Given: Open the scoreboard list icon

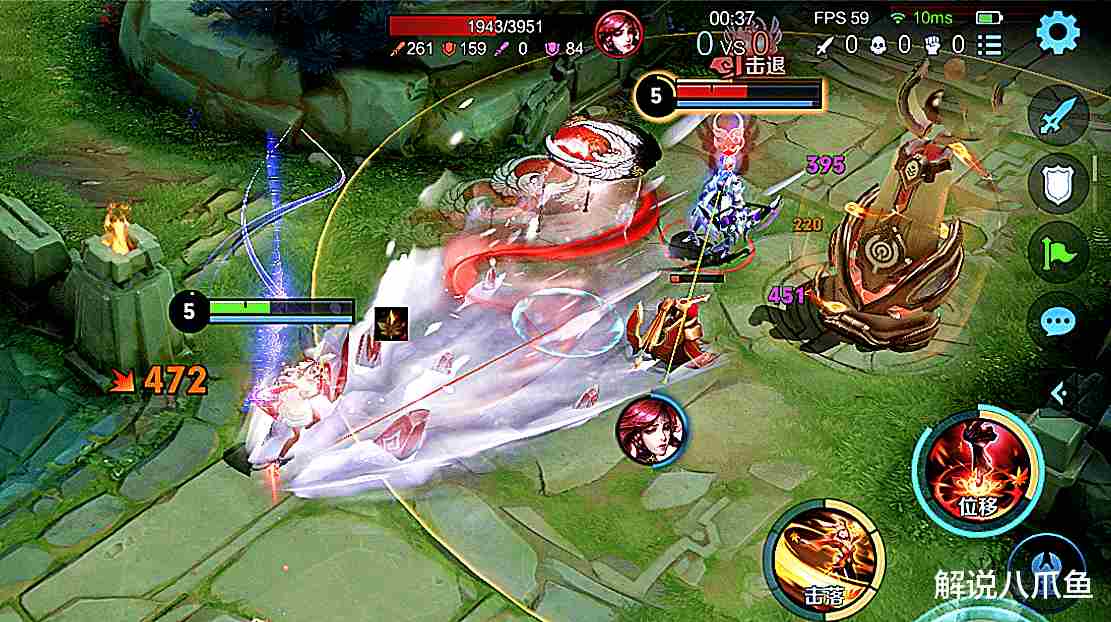Looking at the screenshot, I should [x=989, y=44].
